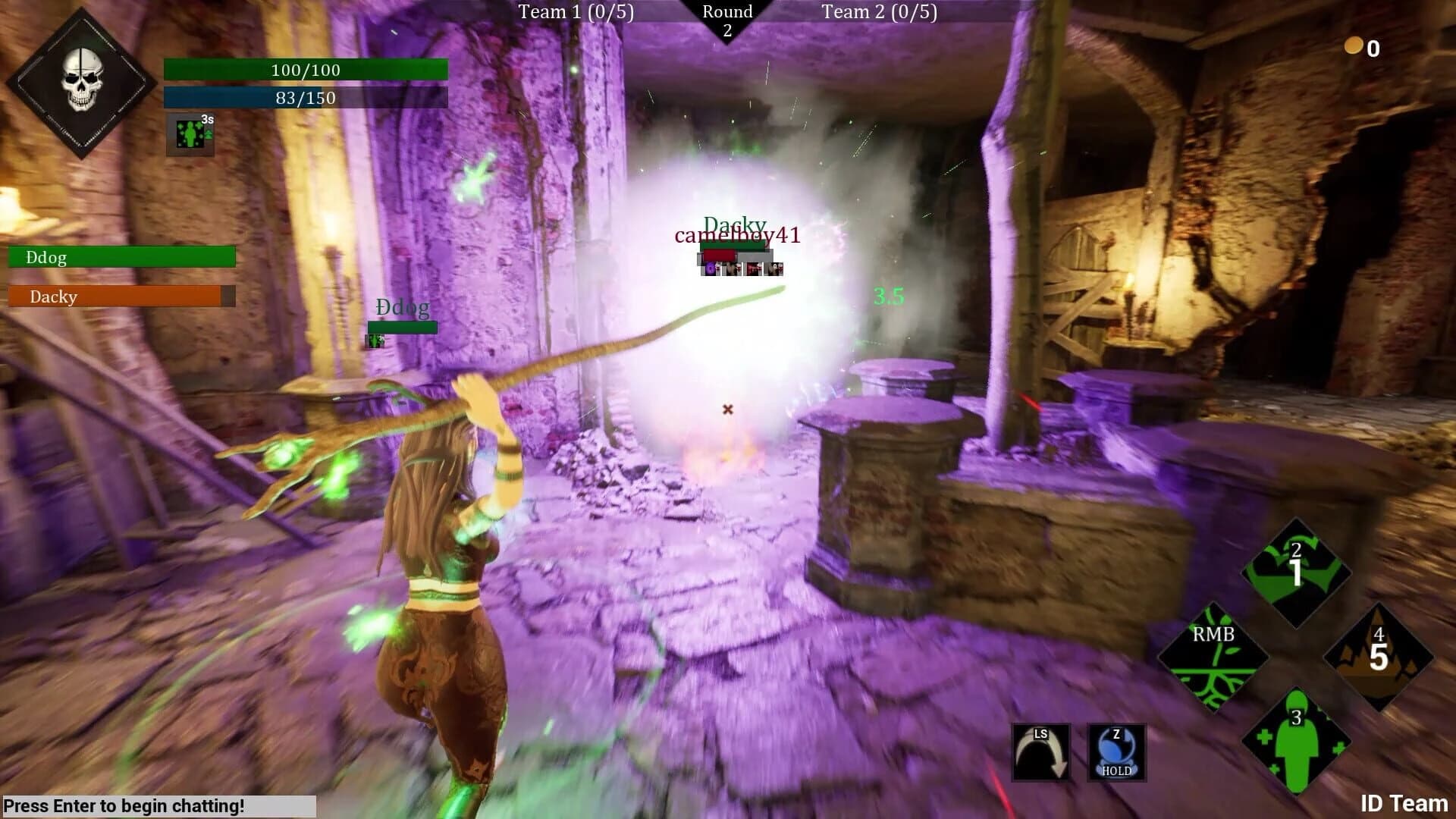Click the blue 83/150 stamina bar
Screen dimensions: 1456x819
click(305, 97)
